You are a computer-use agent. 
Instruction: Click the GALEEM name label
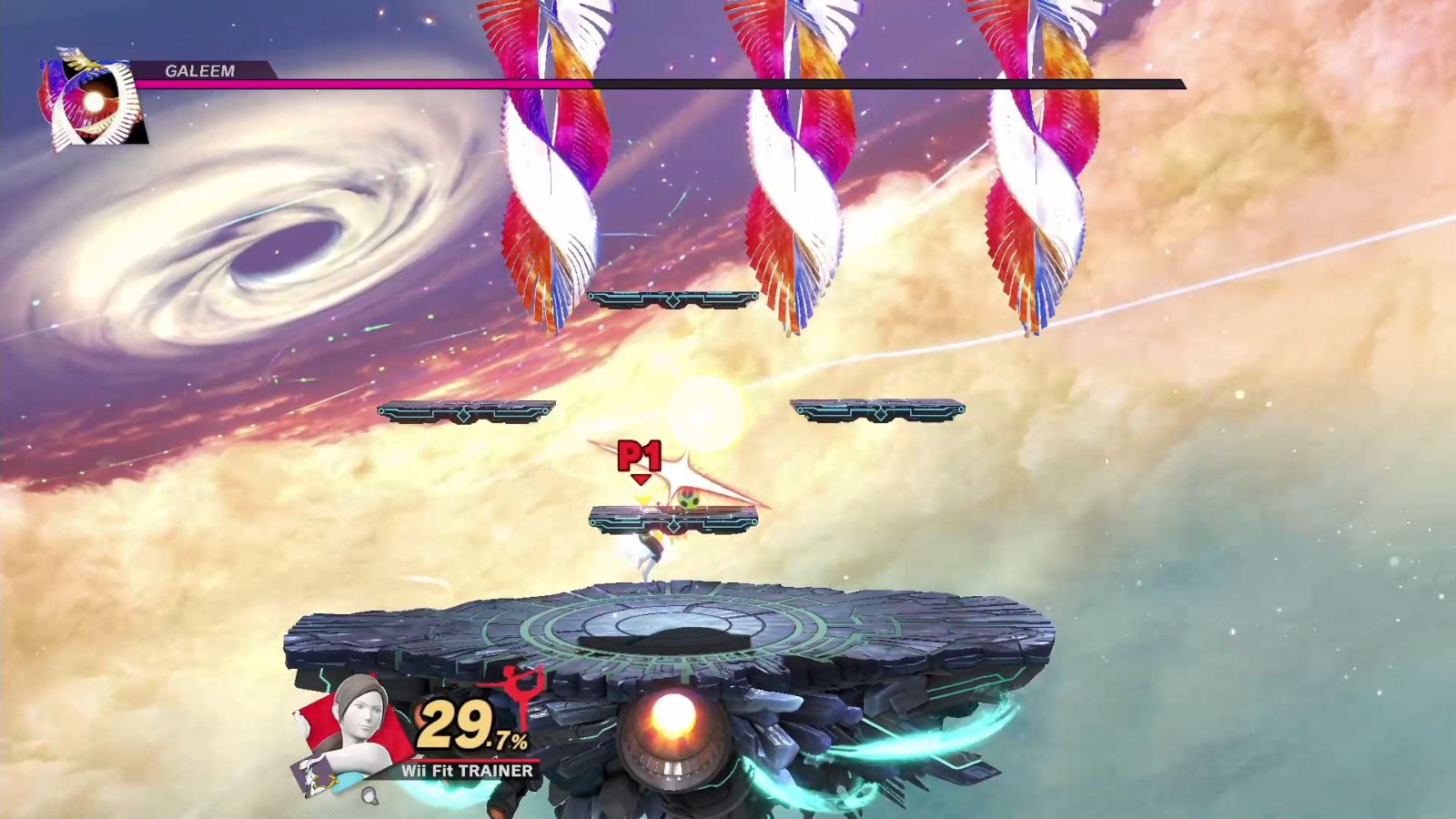tap(198, 69)
